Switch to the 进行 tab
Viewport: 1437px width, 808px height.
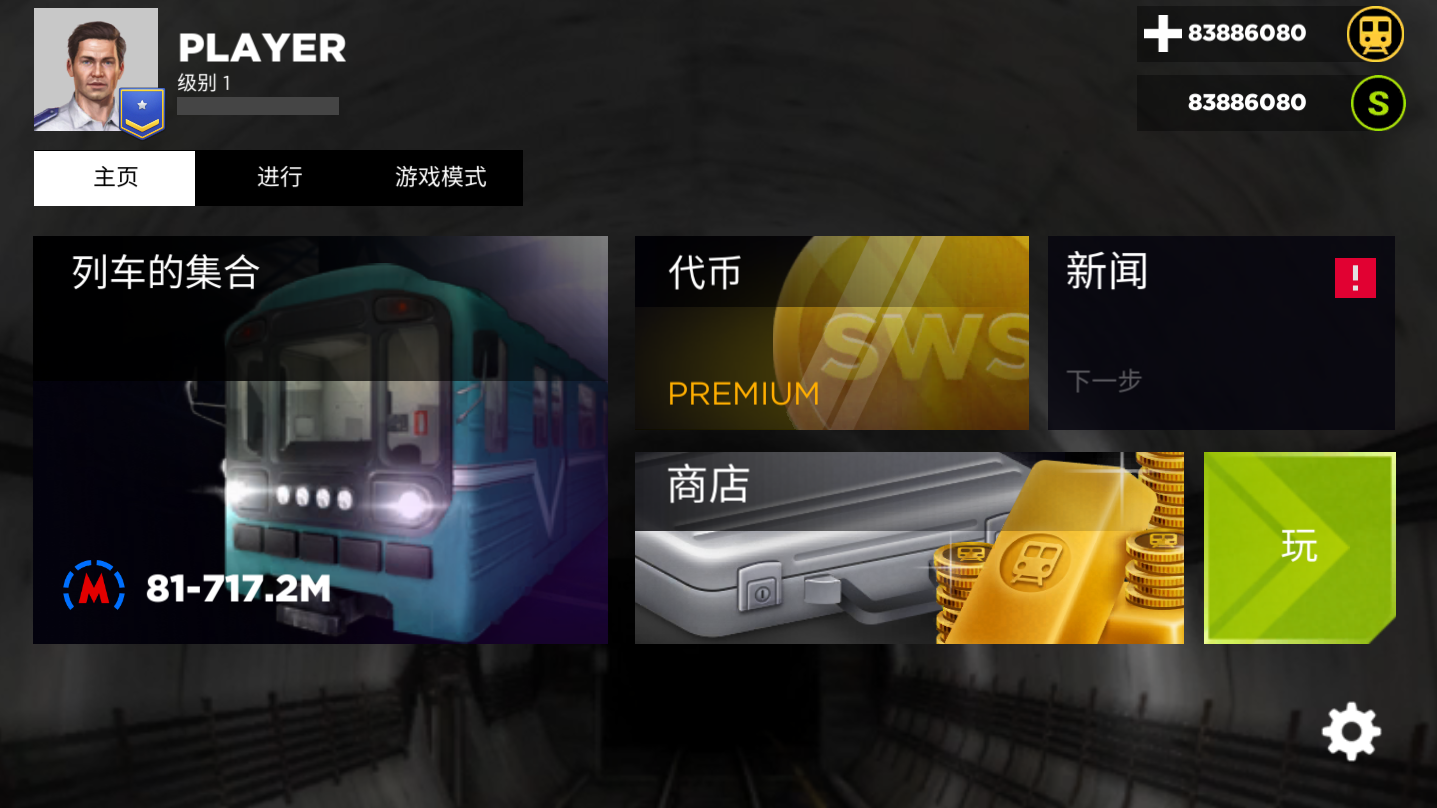(278, 177)
